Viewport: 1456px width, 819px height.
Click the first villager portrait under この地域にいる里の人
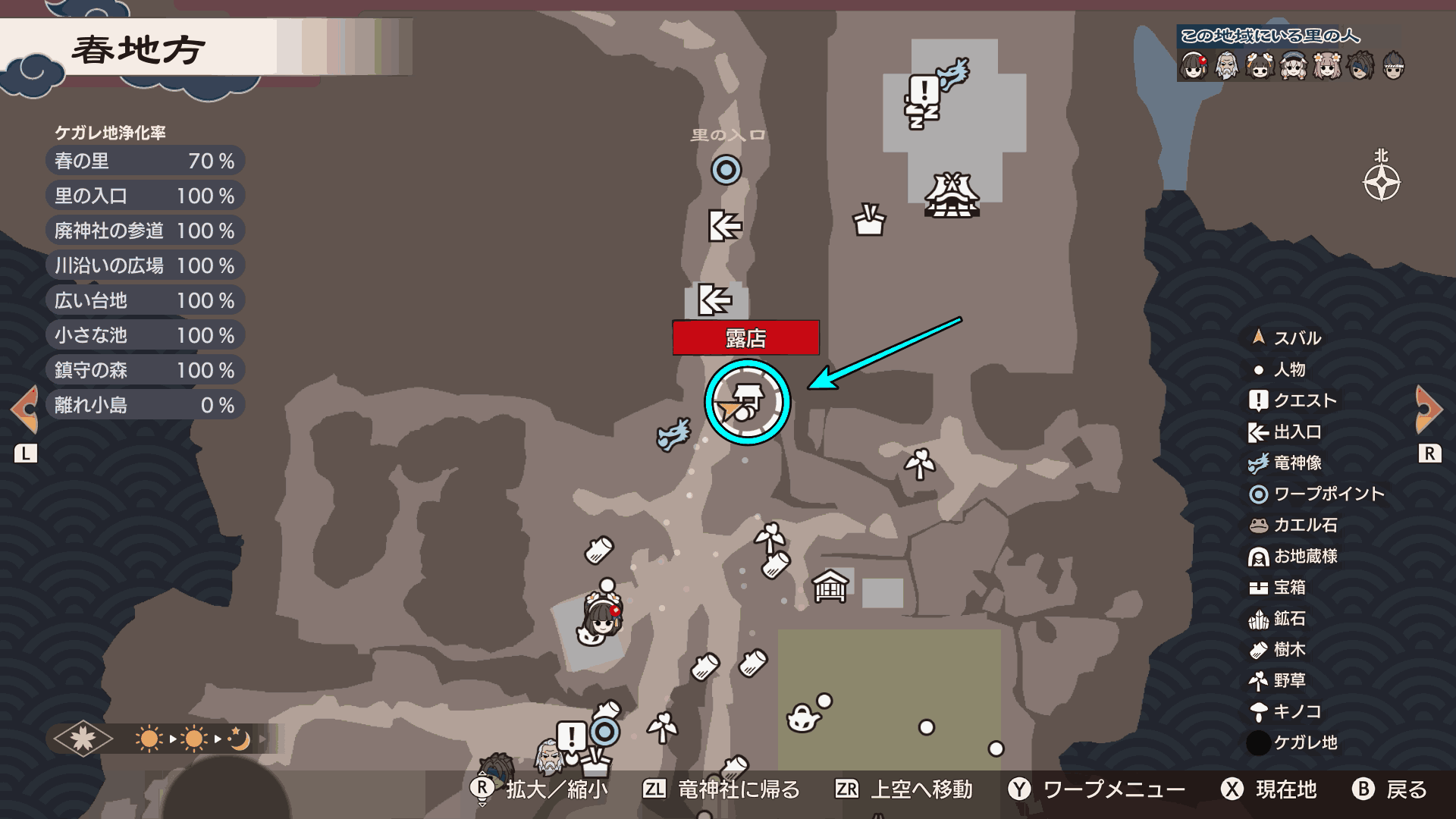[x=1194, y=64]
